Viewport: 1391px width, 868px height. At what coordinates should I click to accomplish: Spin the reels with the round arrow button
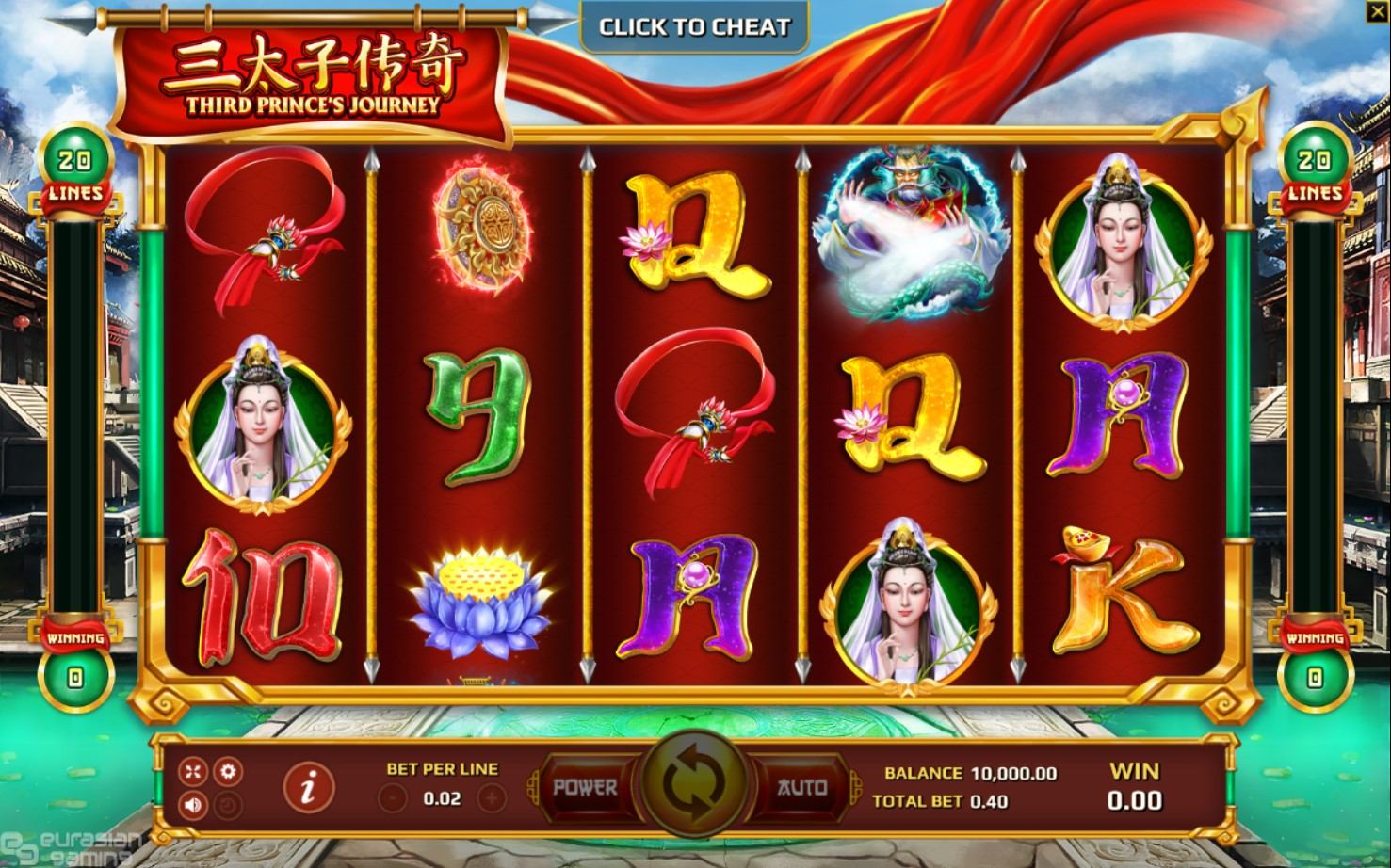pos(694,788)
